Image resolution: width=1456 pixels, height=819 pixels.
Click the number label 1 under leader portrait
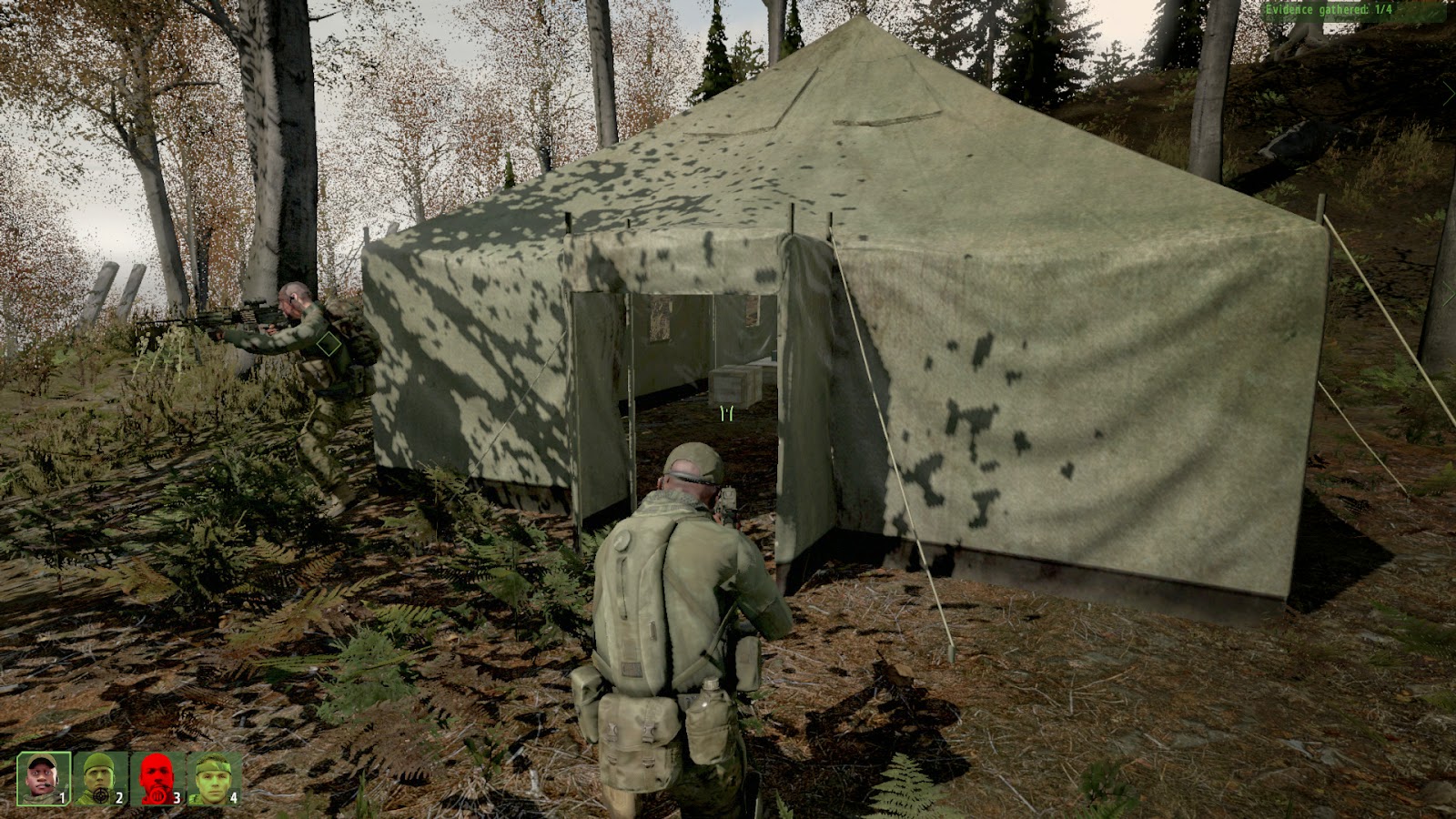point(63,796)
